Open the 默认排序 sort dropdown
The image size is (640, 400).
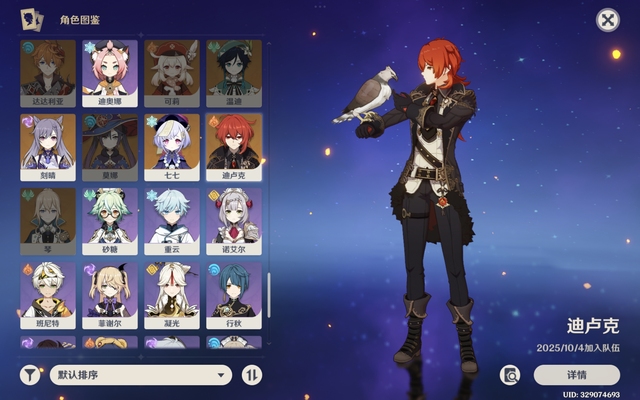(140, 375)
